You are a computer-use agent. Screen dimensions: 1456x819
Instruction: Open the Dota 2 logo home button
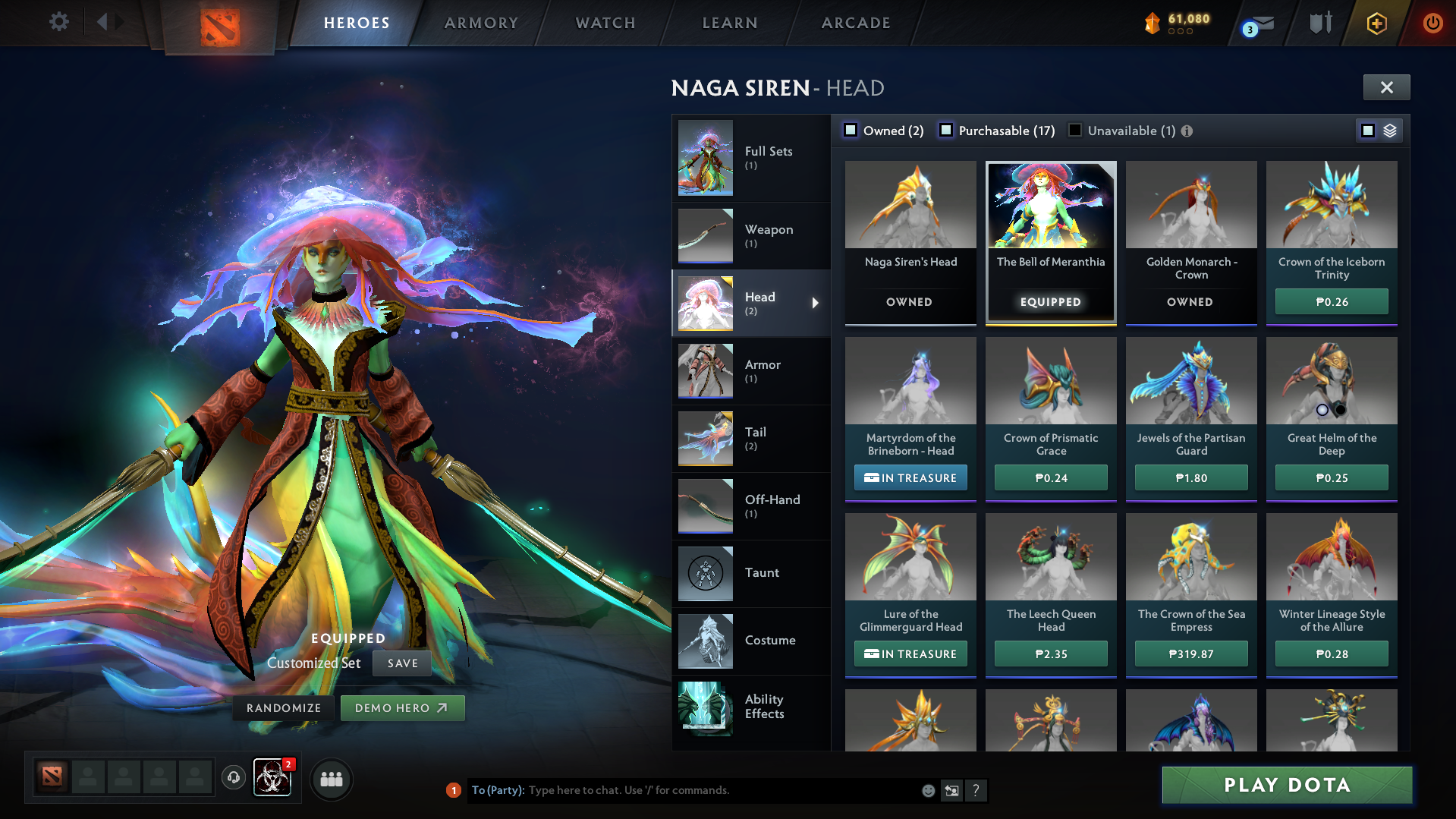pyautogui.click(x=220, y=23)
